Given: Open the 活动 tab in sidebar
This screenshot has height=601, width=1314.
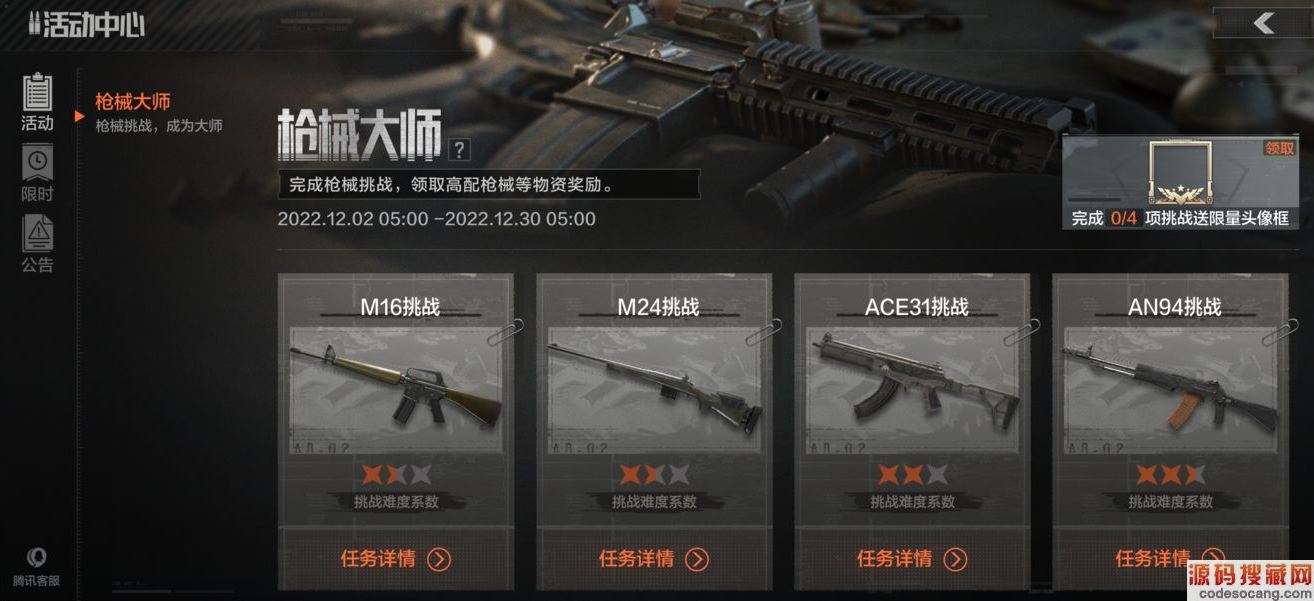Looking at the screenshot, I should (37, 102).
